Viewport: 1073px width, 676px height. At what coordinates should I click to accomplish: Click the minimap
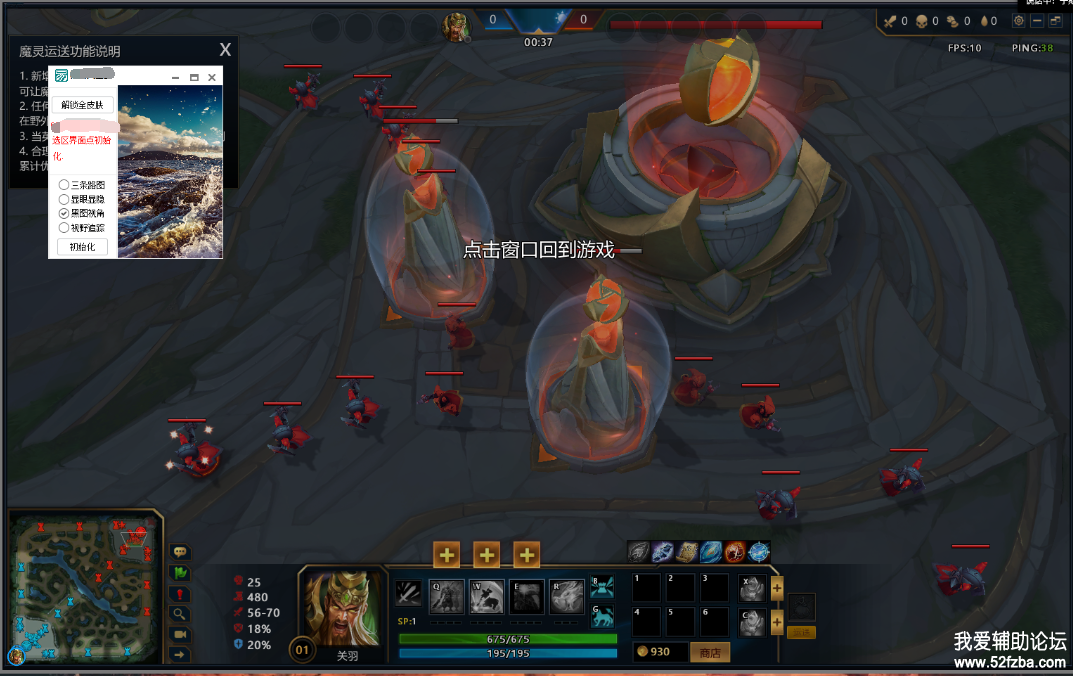point(86,584)
